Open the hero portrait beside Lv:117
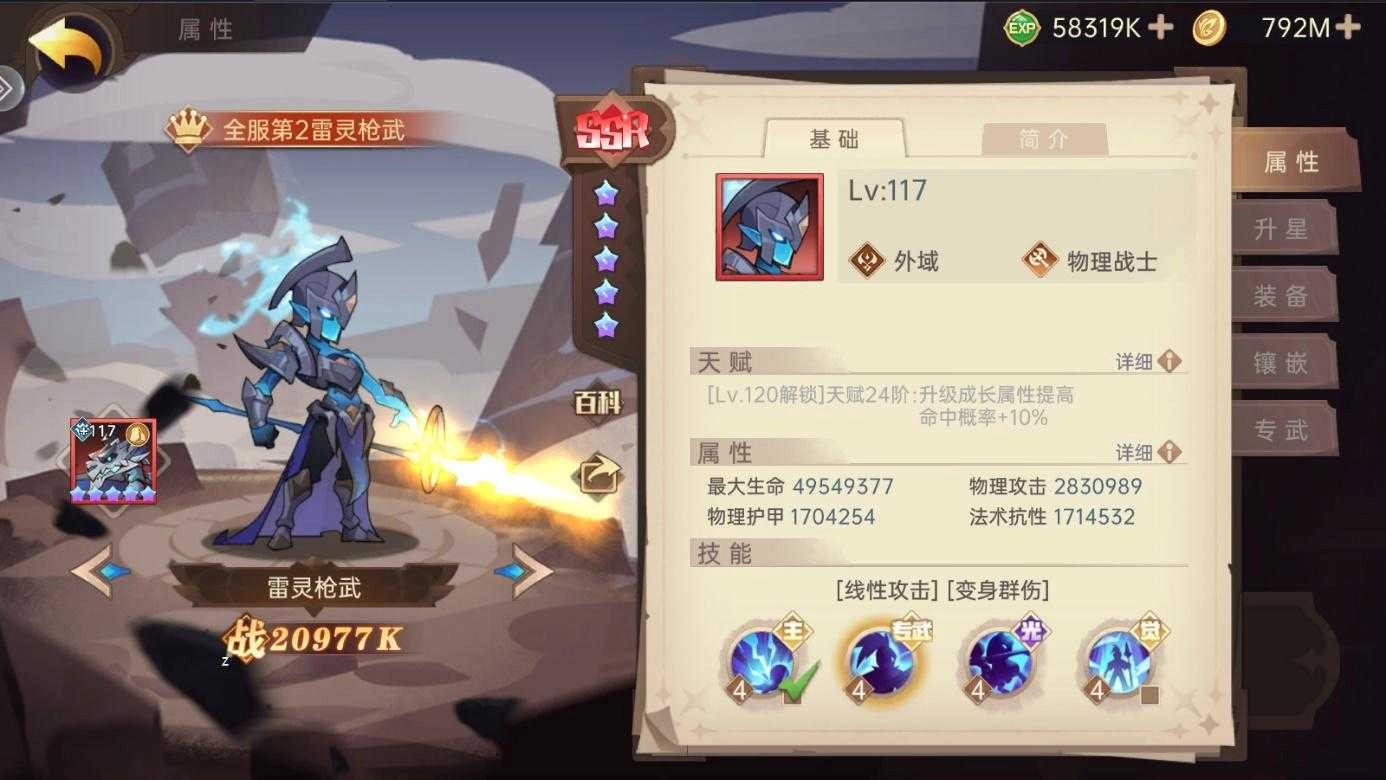 (768, 225)
